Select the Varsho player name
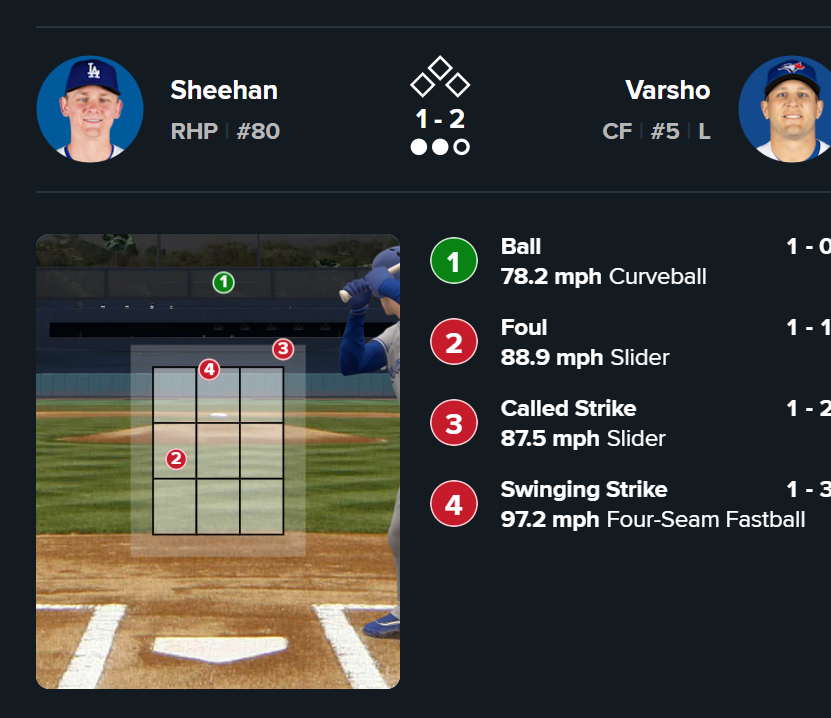The width and height of the screenshot is (831, 718). pos(667,90)
